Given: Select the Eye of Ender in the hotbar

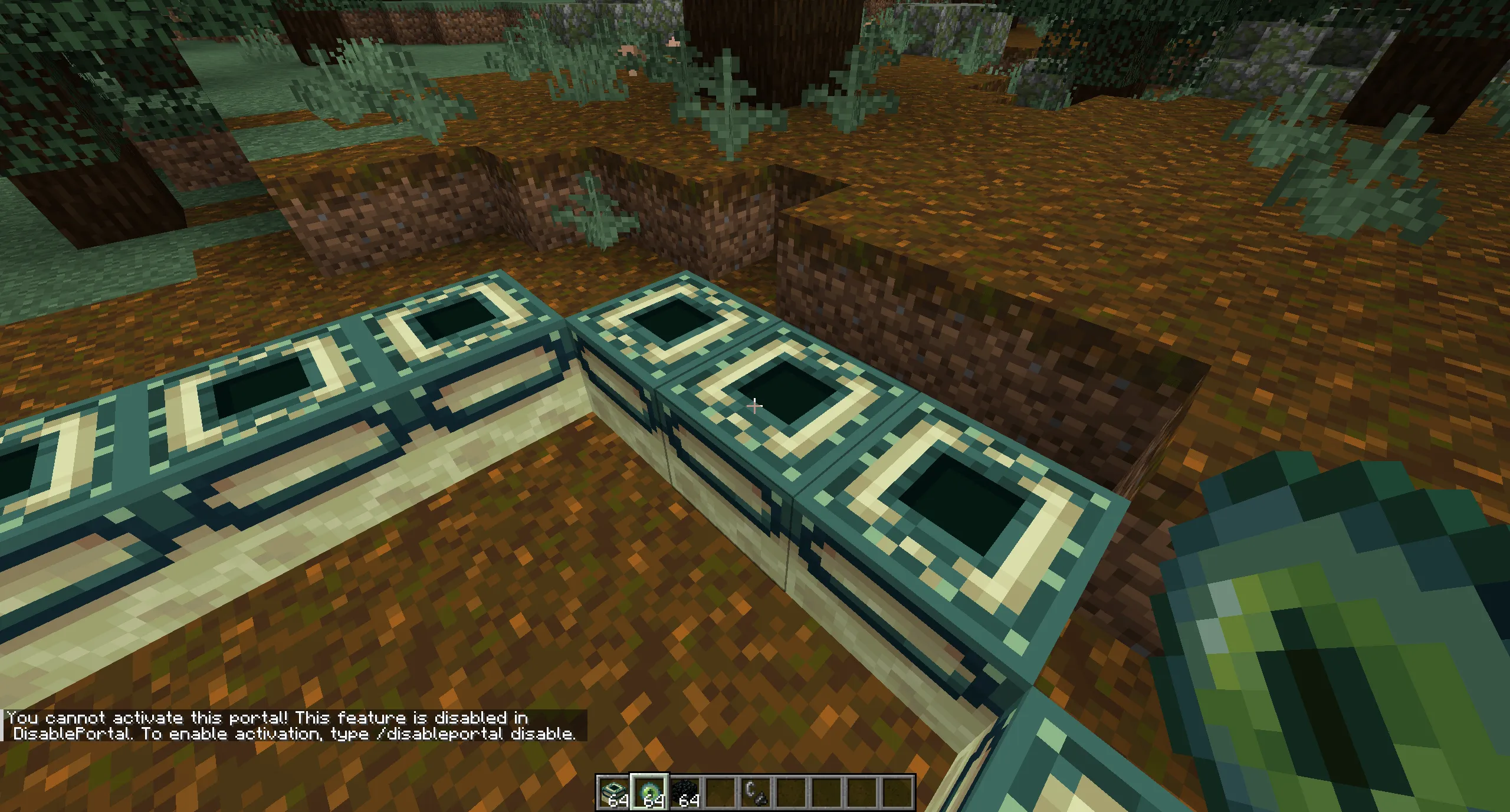Looking at the screenshot, I should click(650, 790).
